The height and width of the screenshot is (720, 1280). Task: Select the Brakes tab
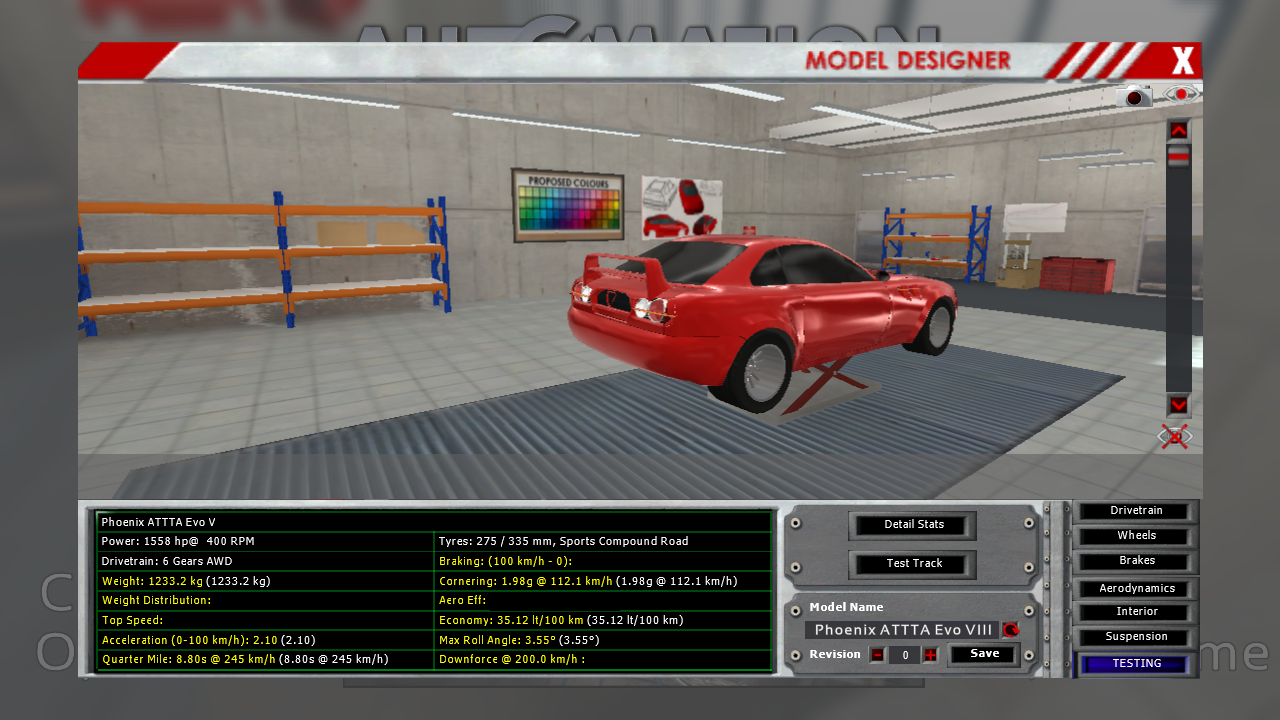point(1136,561)
